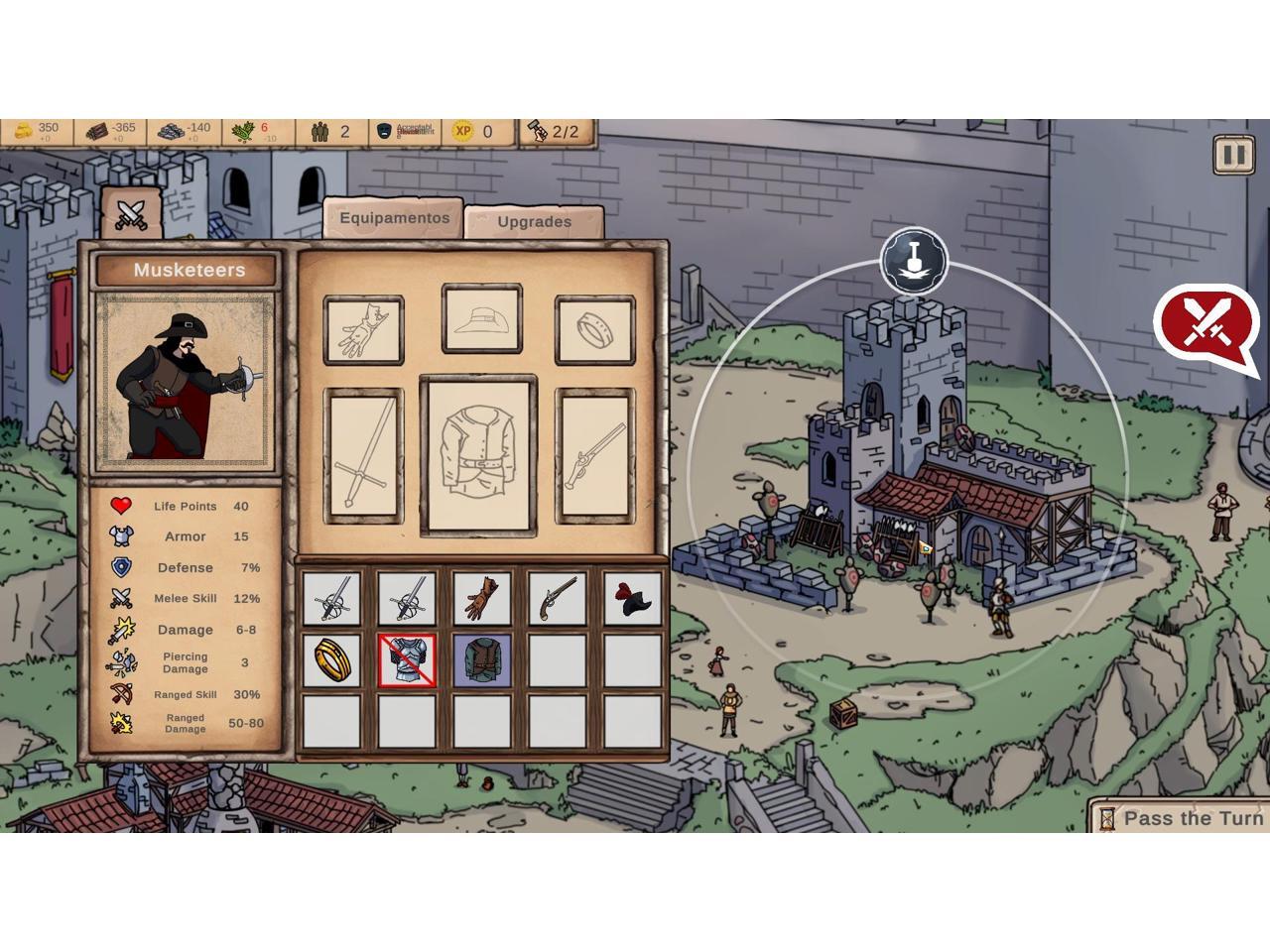
Task: Pause the game
Action: (x=1232, y=155)
